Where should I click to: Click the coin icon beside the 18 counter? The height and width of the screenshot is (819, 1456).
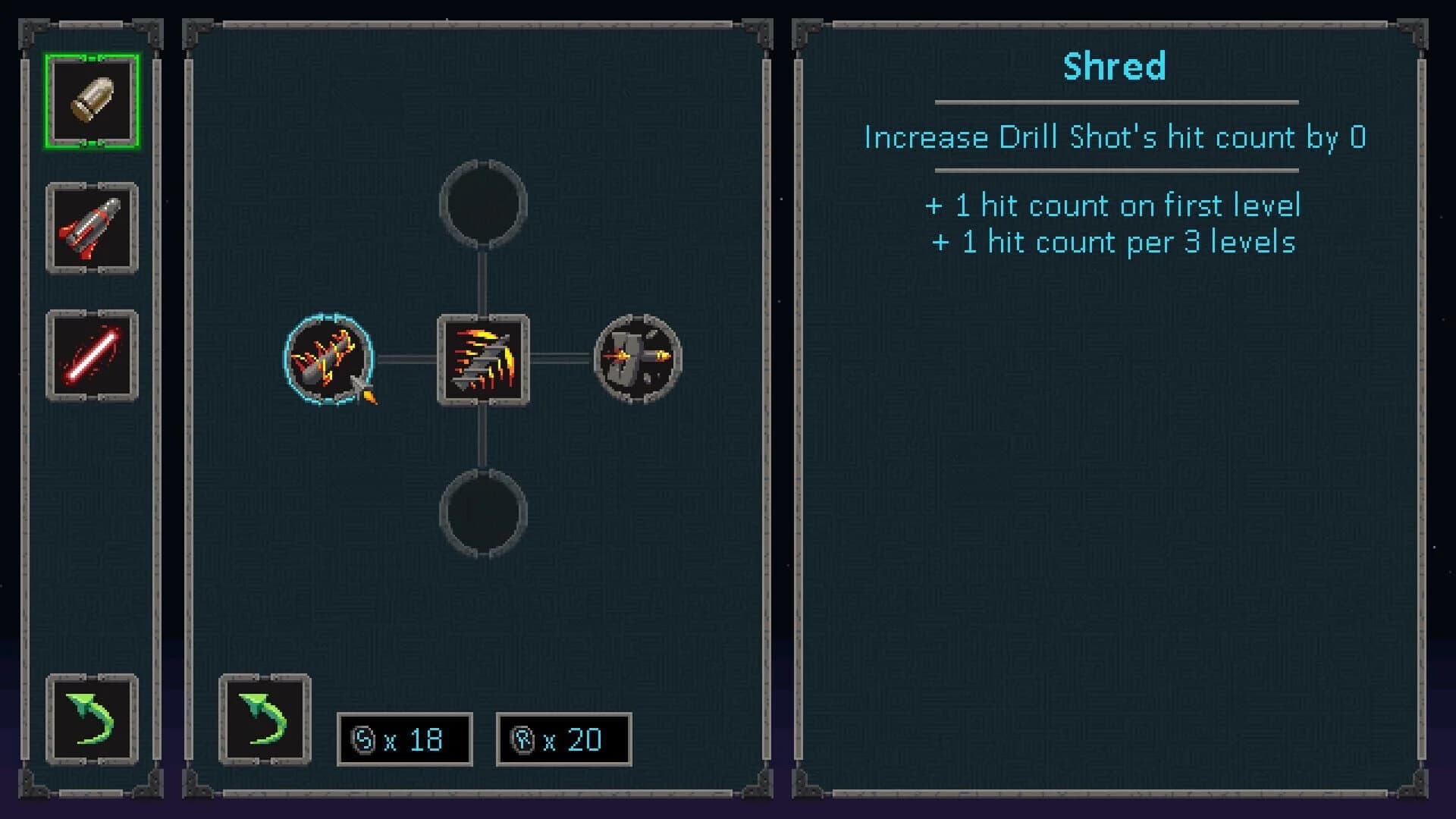pos(363,739)
